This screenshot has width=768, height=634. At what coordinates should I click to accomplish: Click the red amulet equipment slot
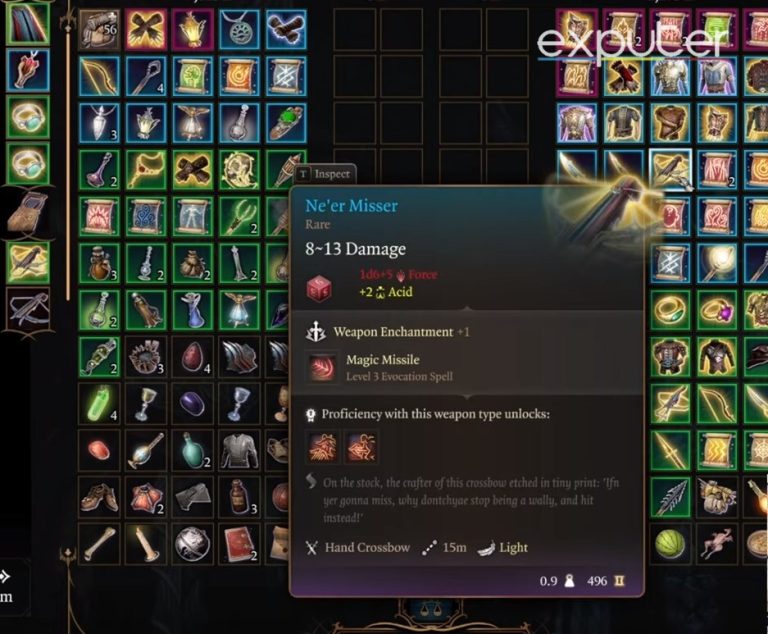[27, 69]
